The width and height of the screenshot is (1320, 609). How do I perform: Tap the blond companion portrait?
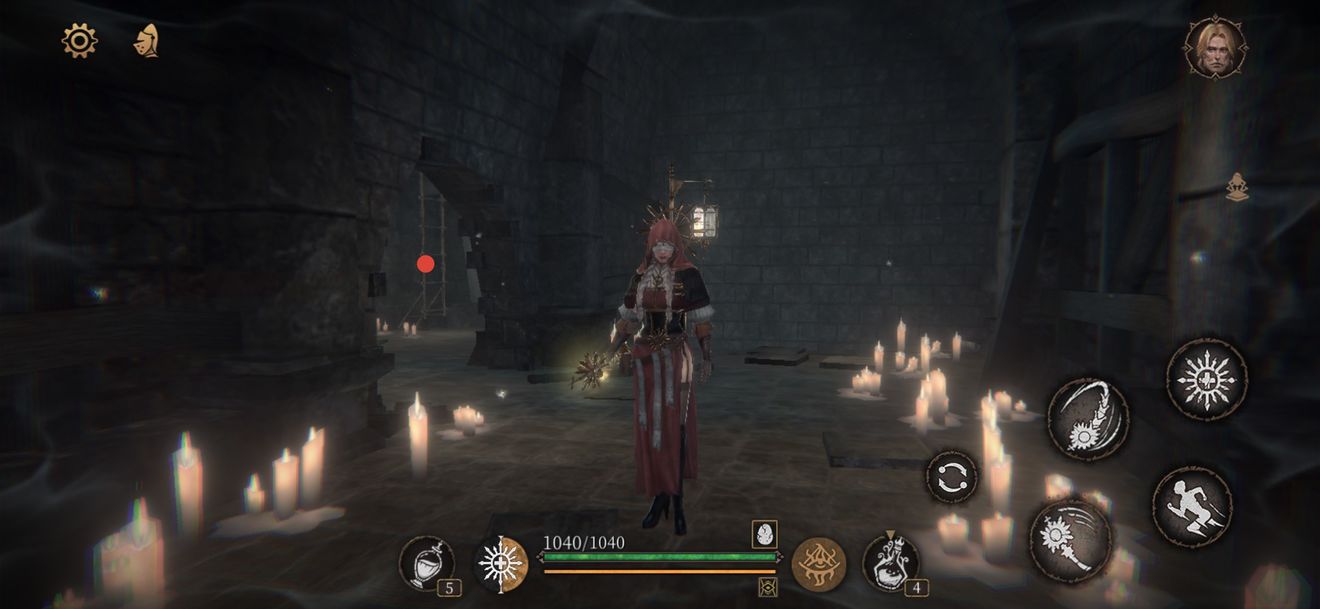click(x=1215, y=46)
